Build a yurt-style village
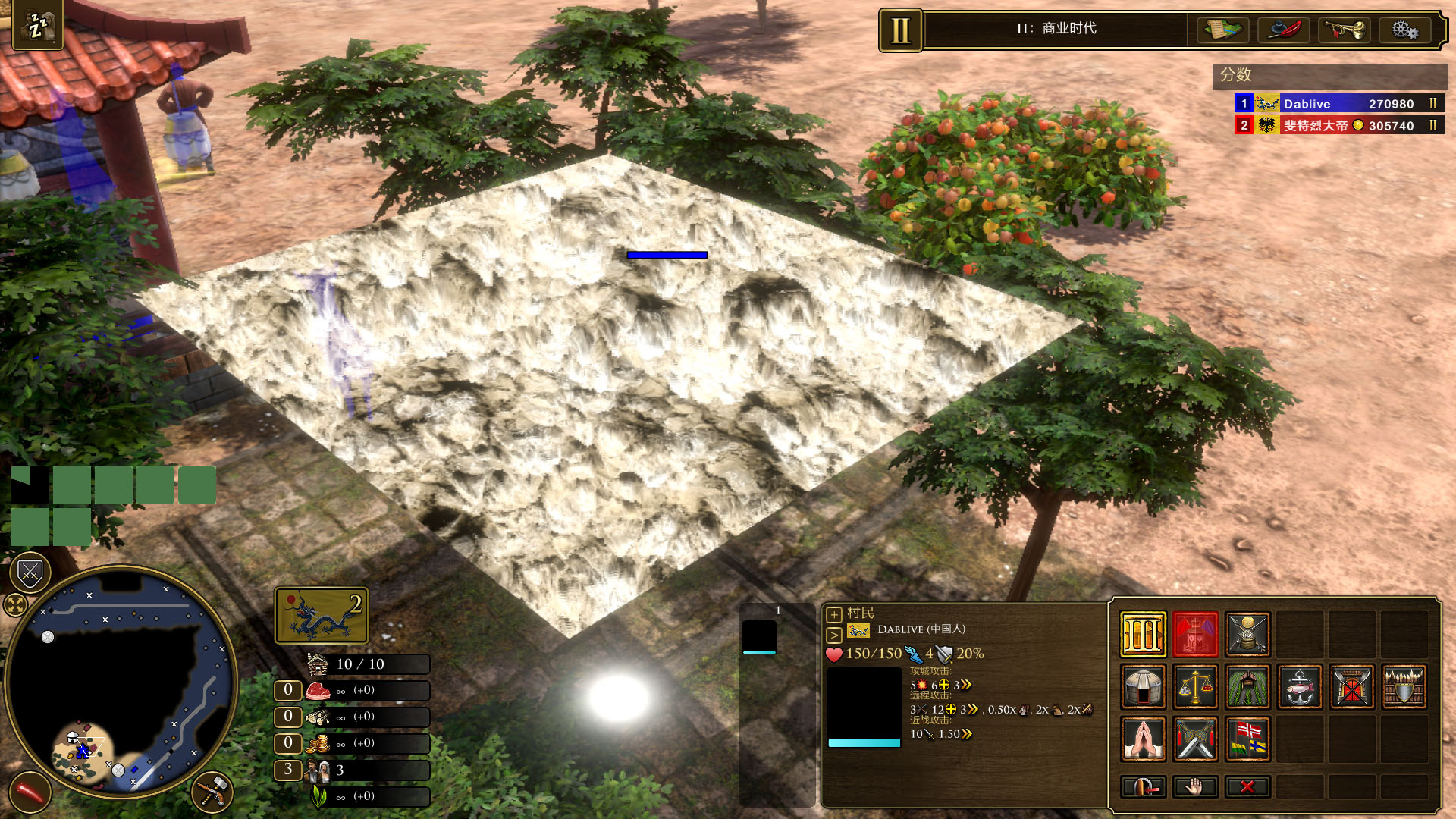1456x819 pixels. click(x=1143, y=686)
